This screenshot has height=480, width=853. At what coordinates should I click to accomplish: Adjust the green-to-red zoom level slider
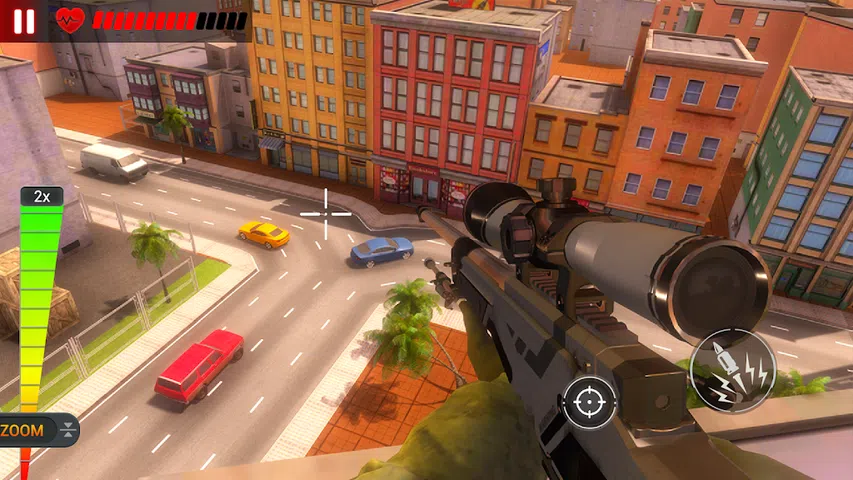[x=38, y=300]
